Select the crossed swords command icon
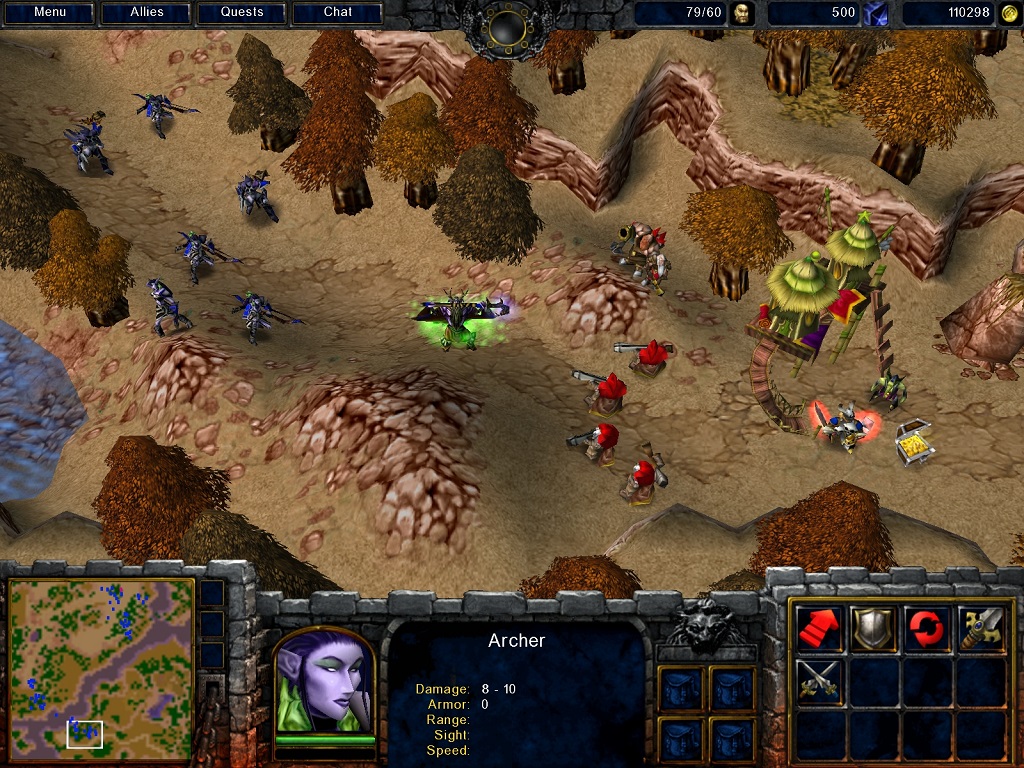This screenshot has height=768, width=1024. 820,681
